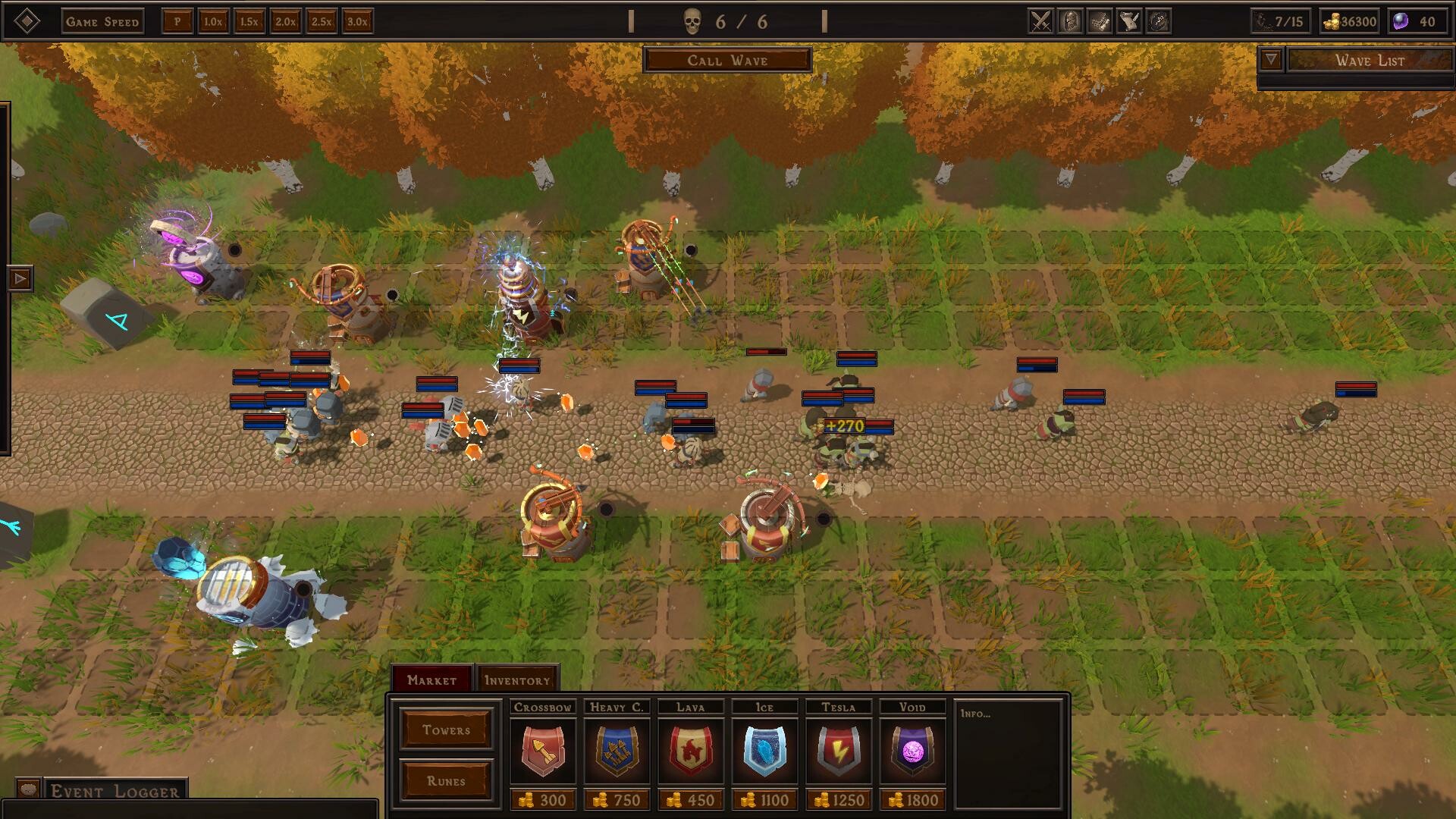Click the crossed swords icon in top toolbar
The width and height of the screenshot is (1456, 819).
pyautogui.click(x=1040, y=21)
